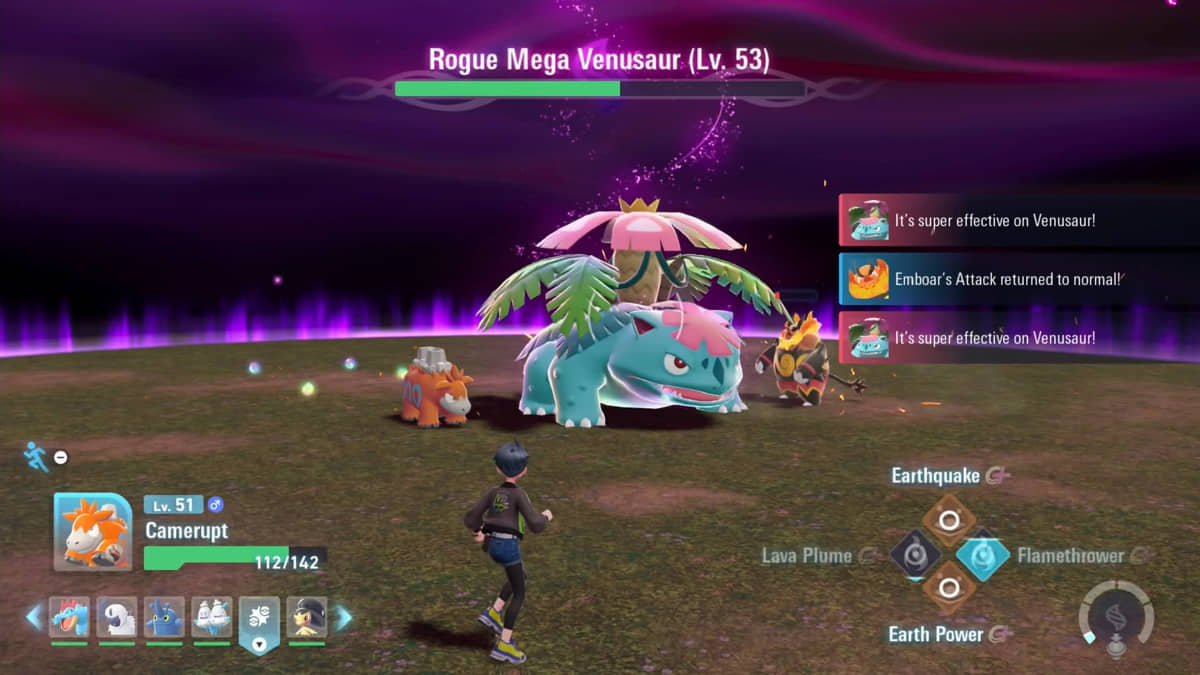Choose the Lava Plume move

[915, 555]
